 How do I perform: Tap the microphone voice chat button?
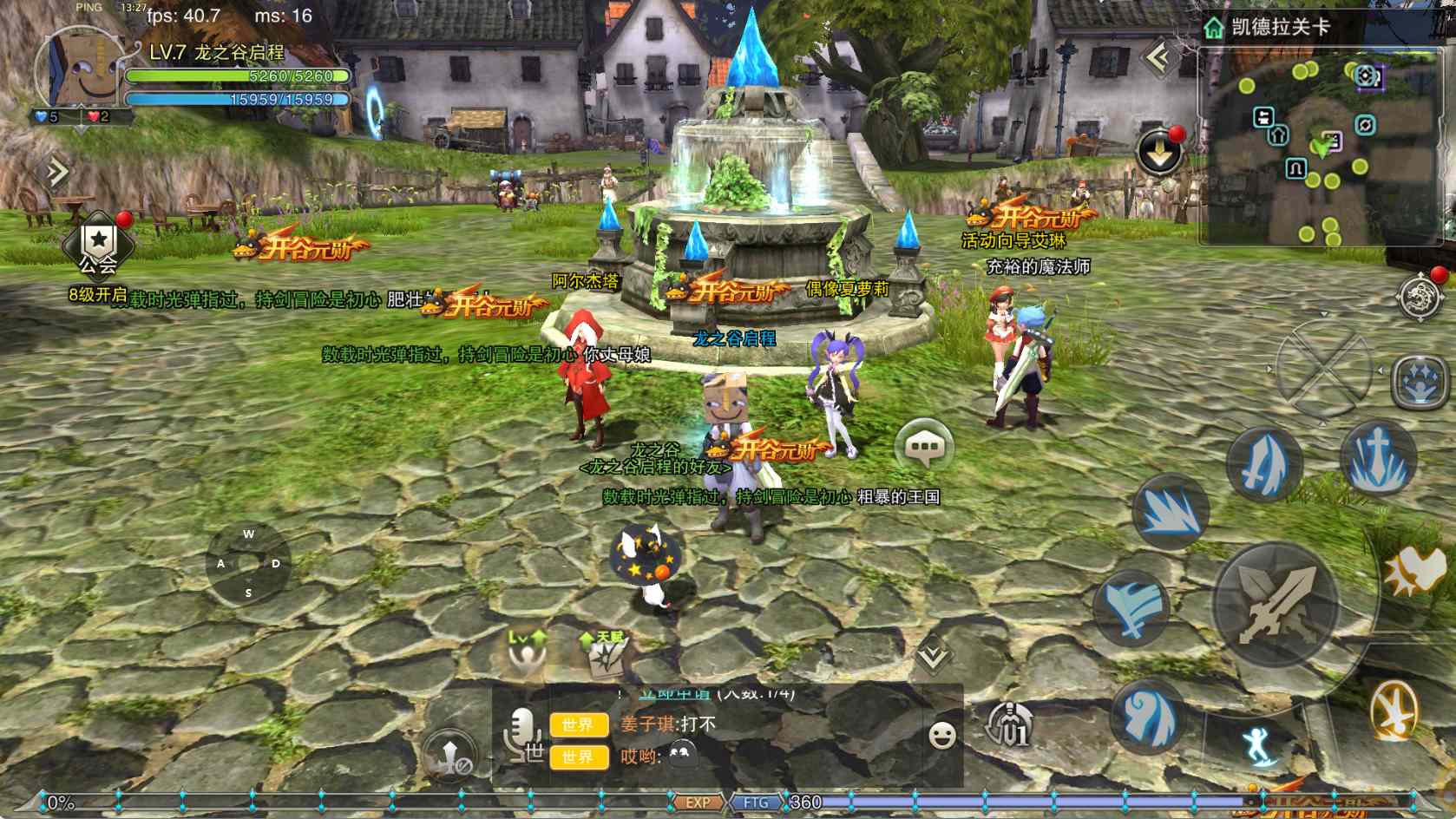(x=522, y=734)
